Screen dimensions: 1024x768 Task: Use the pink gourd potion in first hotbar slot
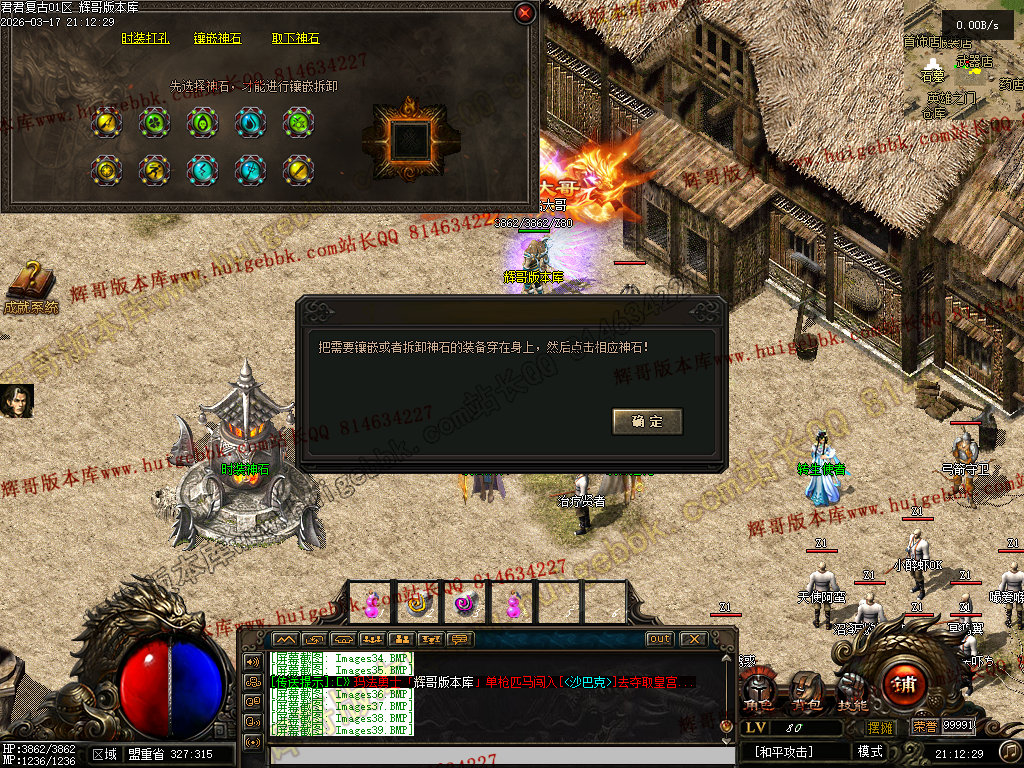click(371, 604)
